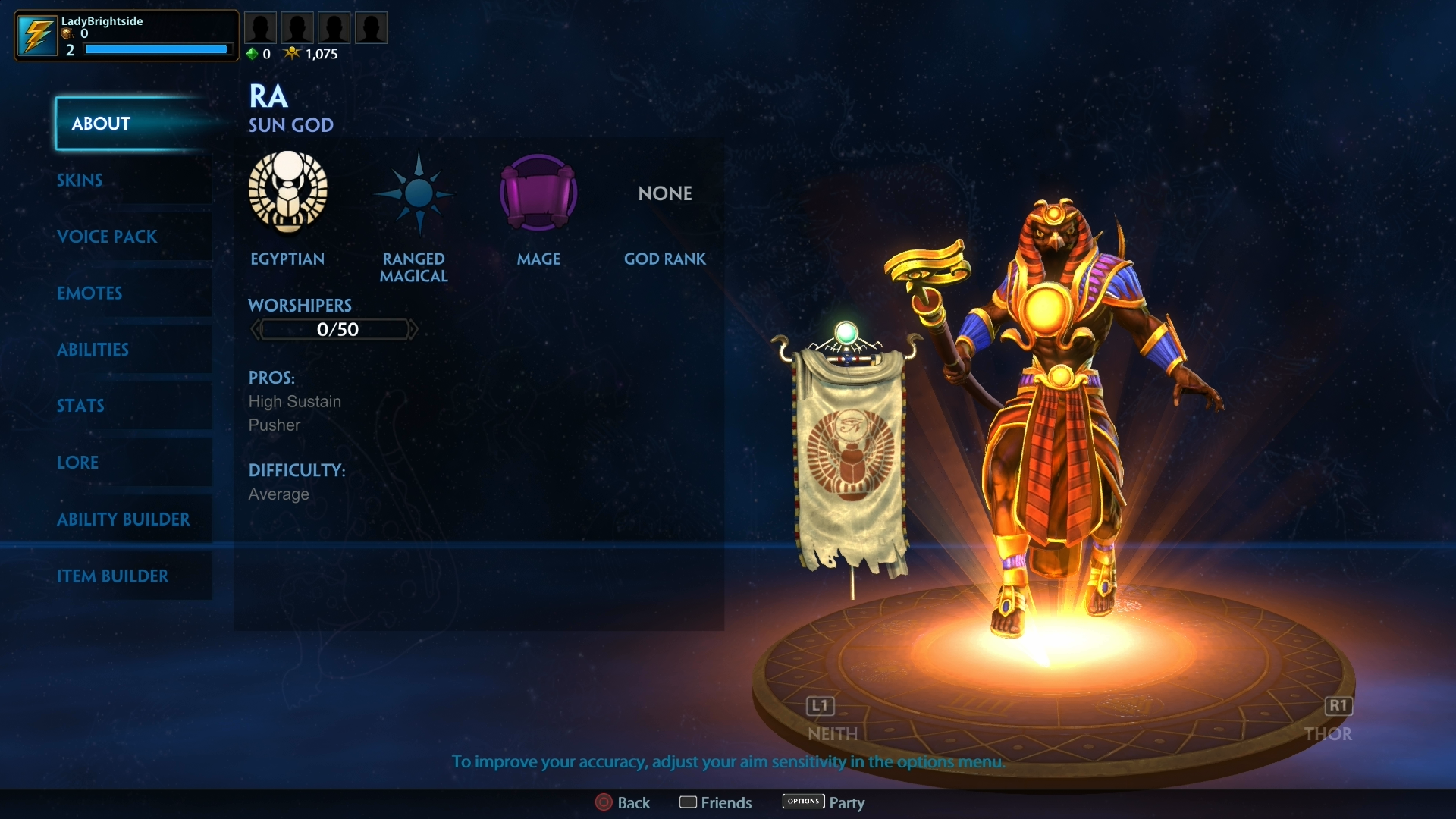This screenshot has width=1456, height=819.
Task: Click the left arrow beside Worshipers bar
Action: (x=256, y=328)
